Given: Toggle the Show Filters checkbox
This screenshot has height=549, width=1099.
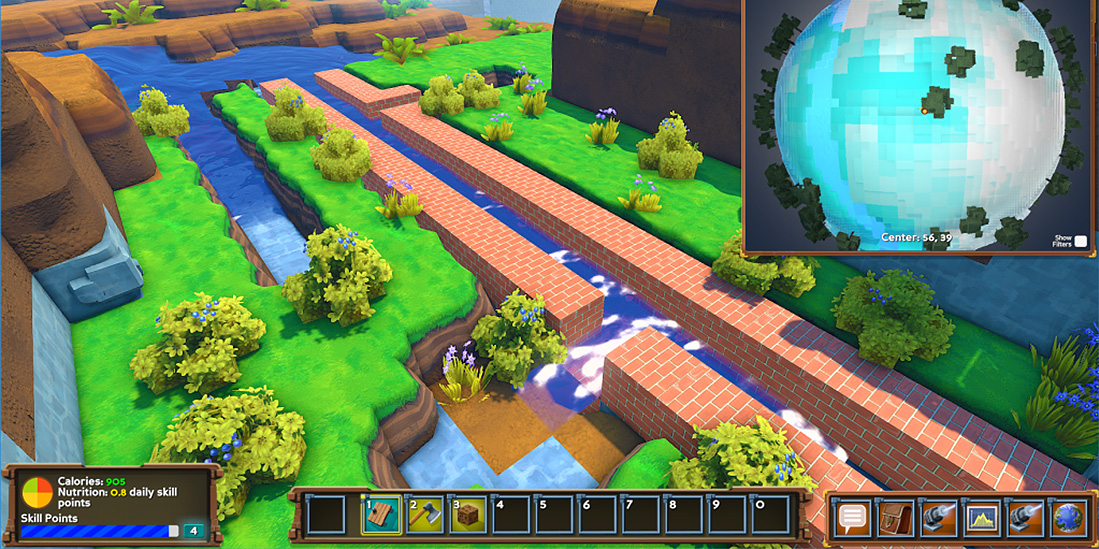Looking at the screenshot, I should (x=1080, y=241).
